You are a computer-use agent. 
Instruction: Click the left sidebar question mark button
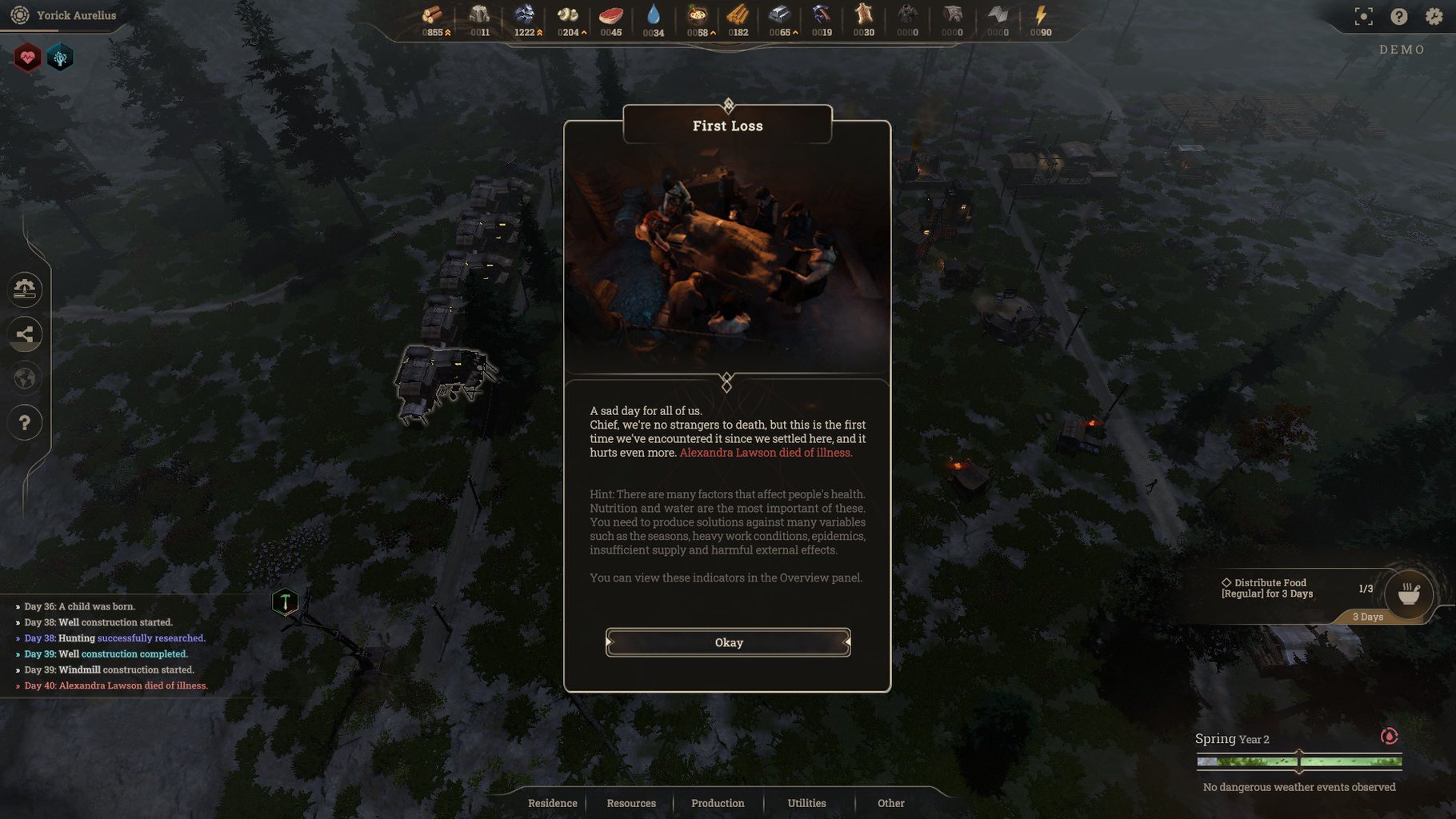click(25, 422)
